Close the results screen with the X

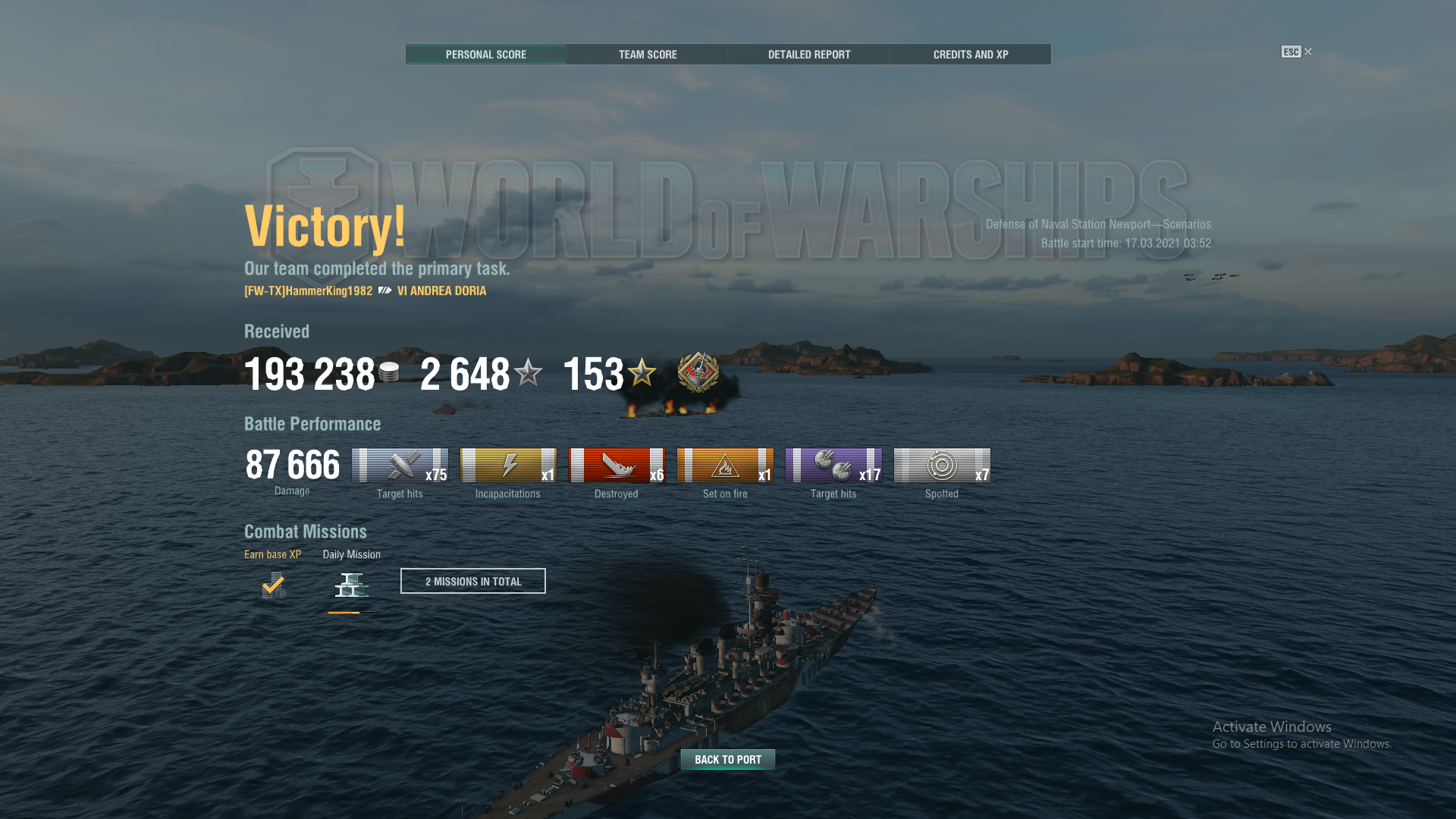pyautogui.click(x=1308, y=52)
